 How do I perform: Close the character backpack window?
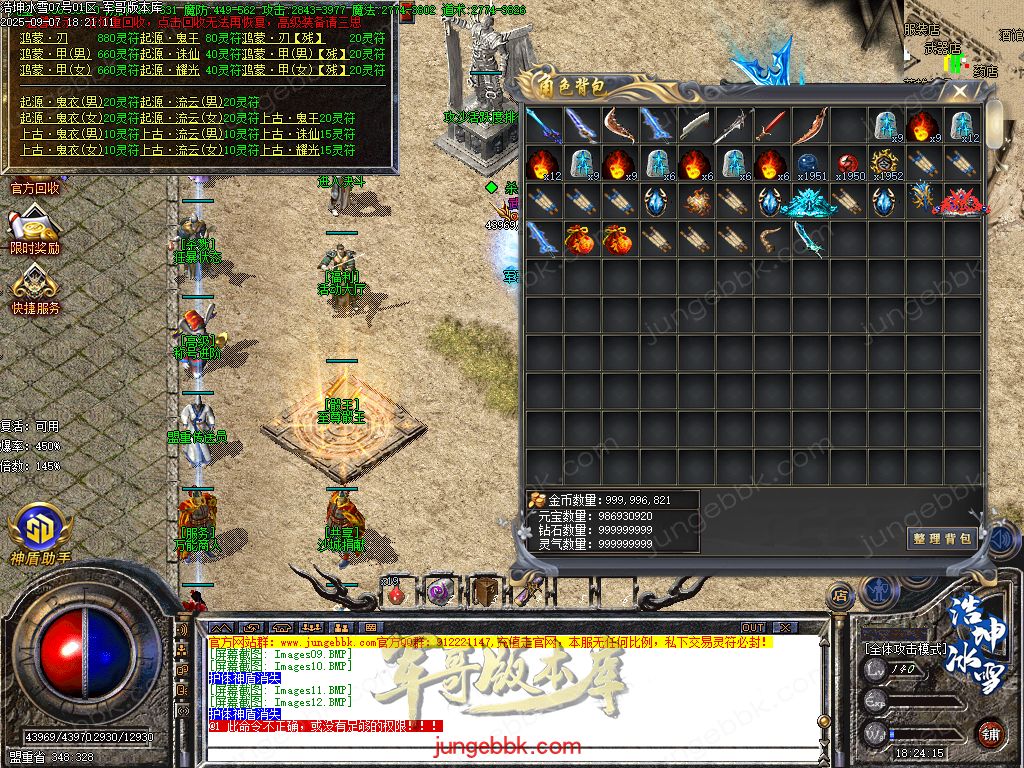coord(960,92)
